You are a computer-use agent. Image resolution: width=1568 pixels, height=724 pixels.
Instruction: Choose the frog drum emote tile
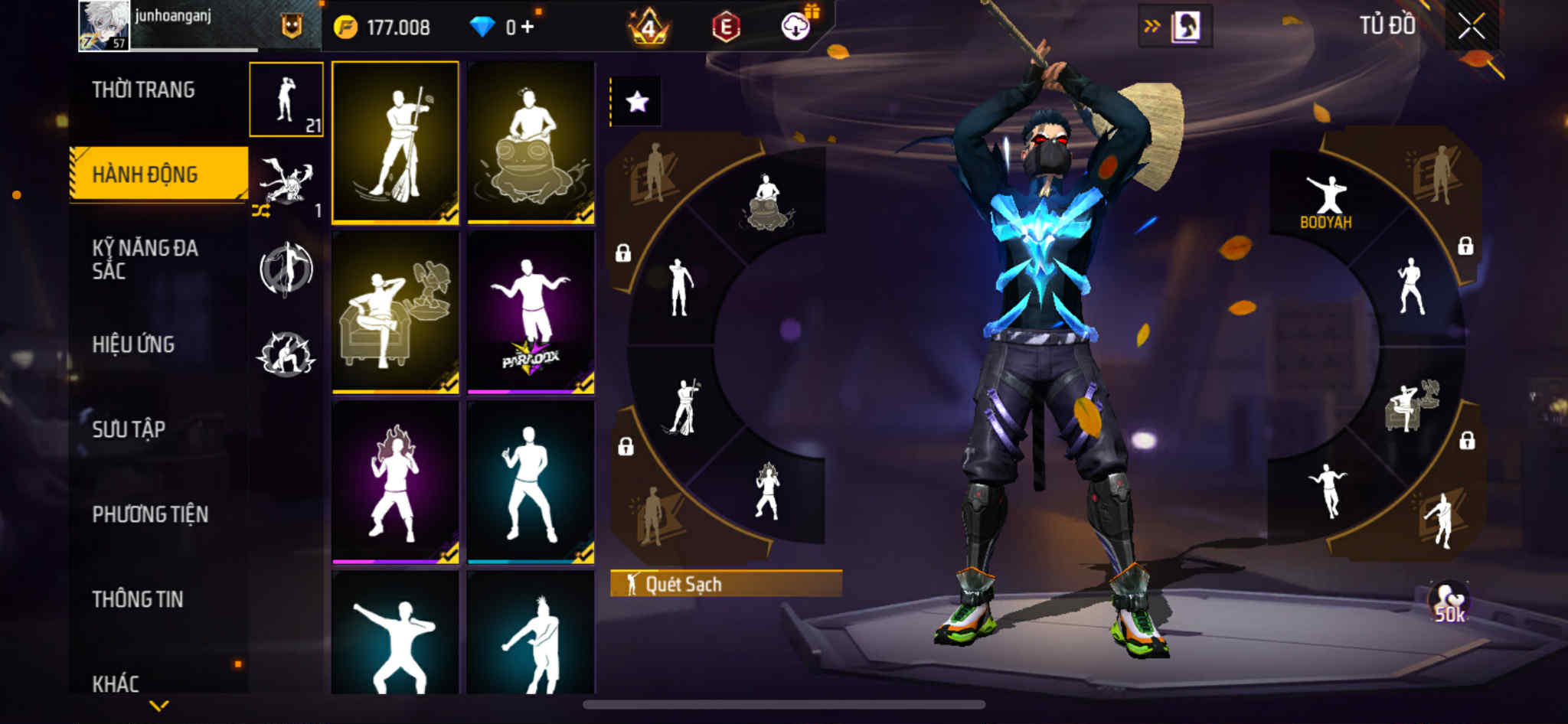(x=531, y=142)
